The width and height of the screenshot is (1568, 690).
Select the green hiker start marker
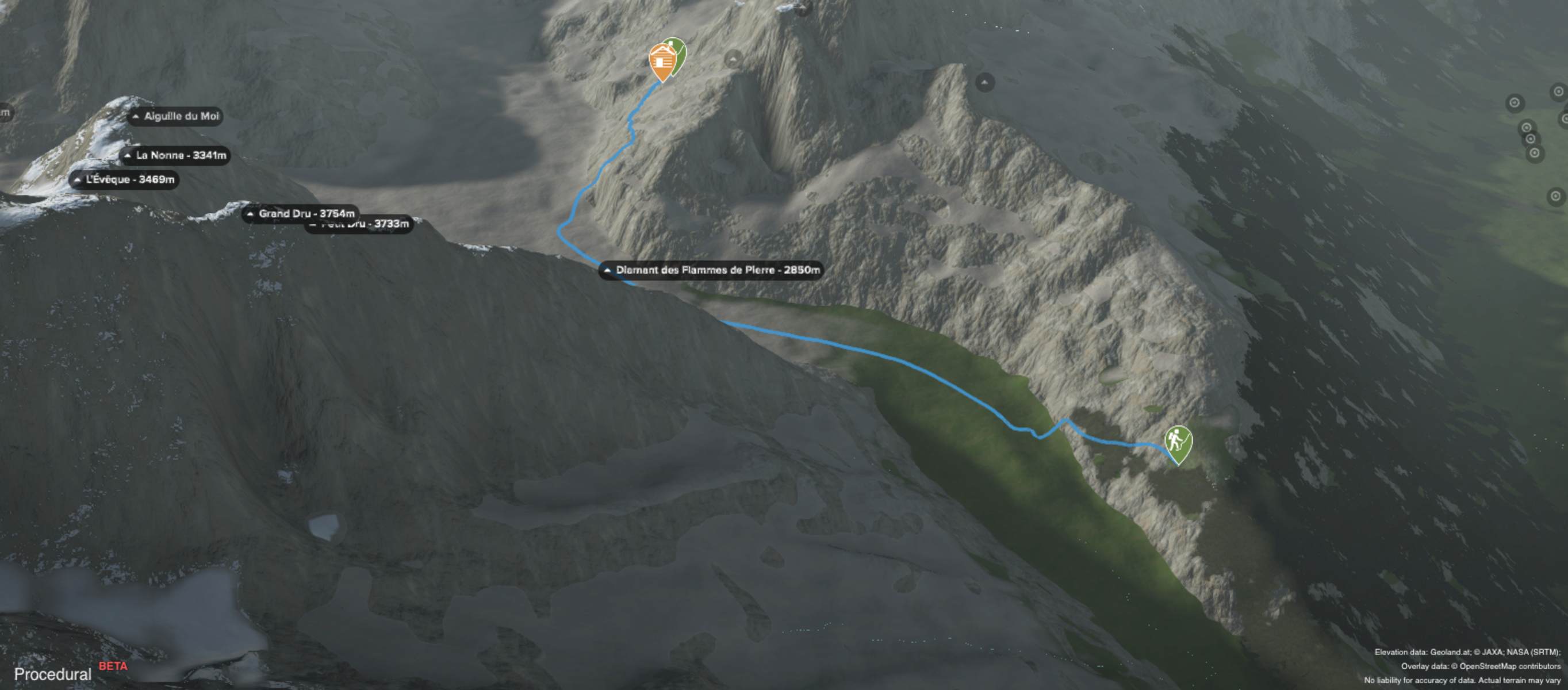(1177, 441)
